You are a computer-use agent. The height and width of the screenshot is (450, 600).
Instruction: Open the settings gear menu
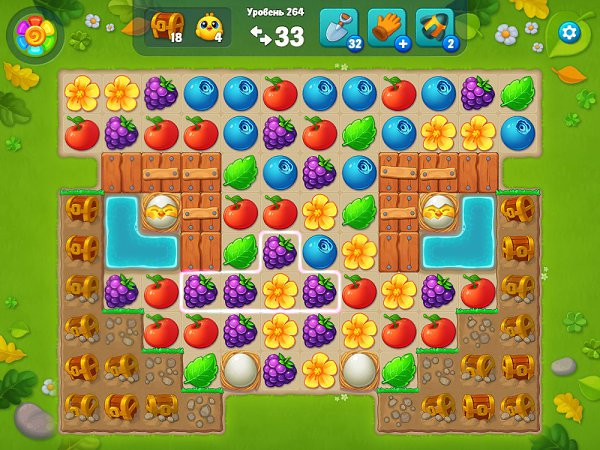click(570, 31)
